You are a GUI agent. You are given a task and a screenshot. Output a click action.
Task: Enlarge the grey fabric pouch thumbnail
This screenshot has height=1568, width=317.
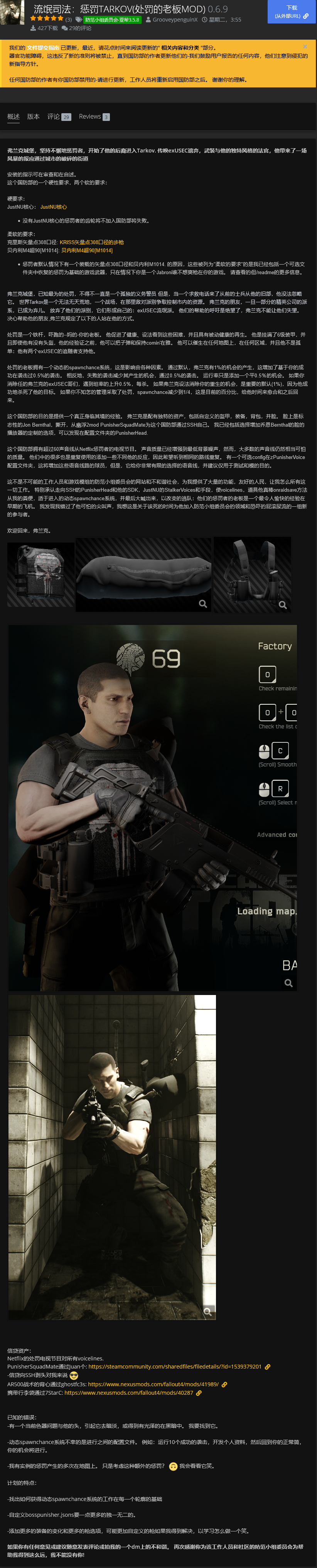coord(143,575)
